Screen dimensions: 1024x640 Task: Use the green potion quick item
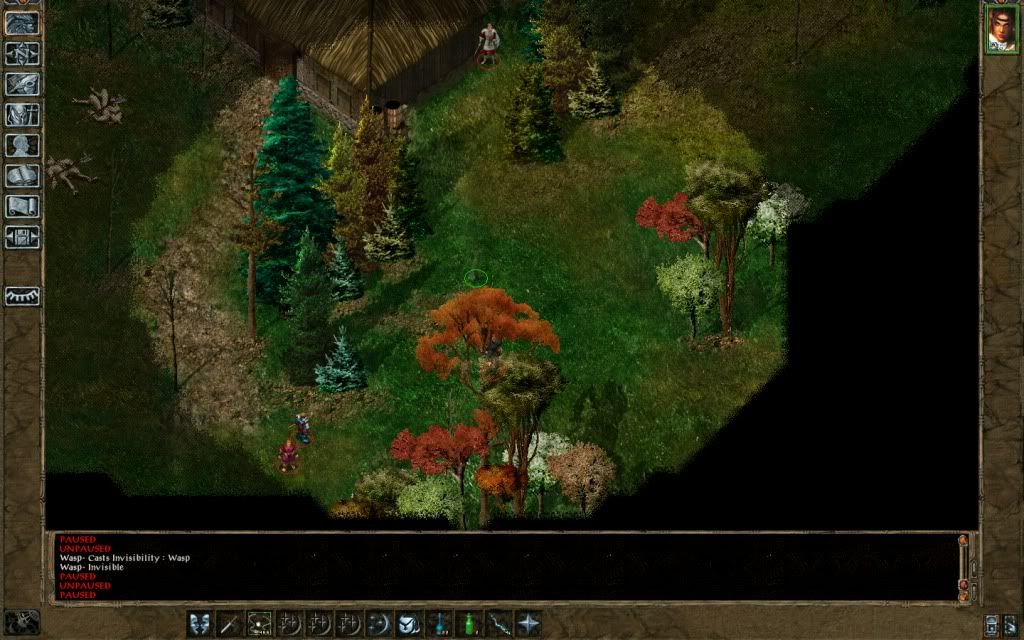(468, 623)
